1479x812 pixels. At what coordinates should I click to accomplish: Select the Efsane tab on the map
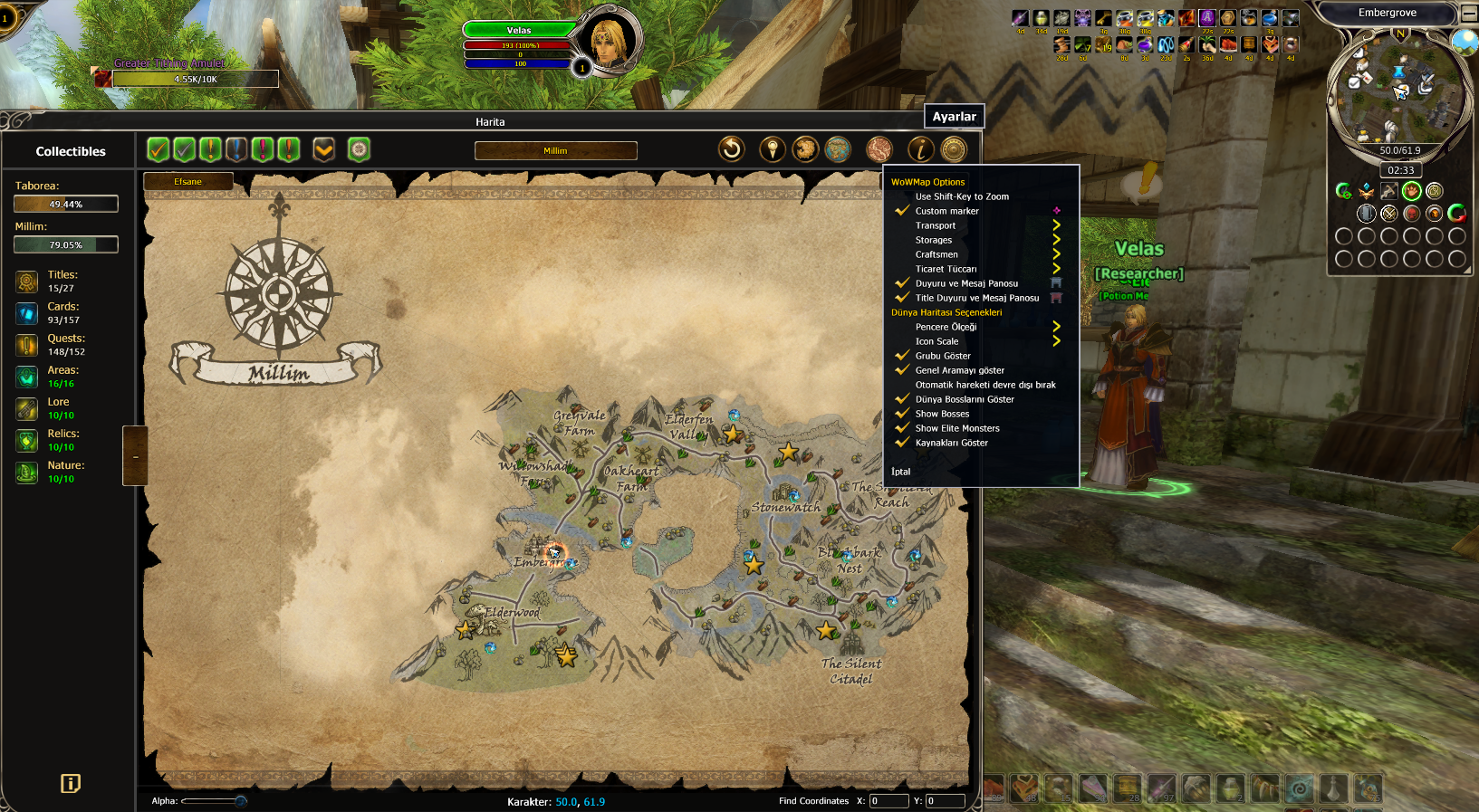click(x=188, y=182)
